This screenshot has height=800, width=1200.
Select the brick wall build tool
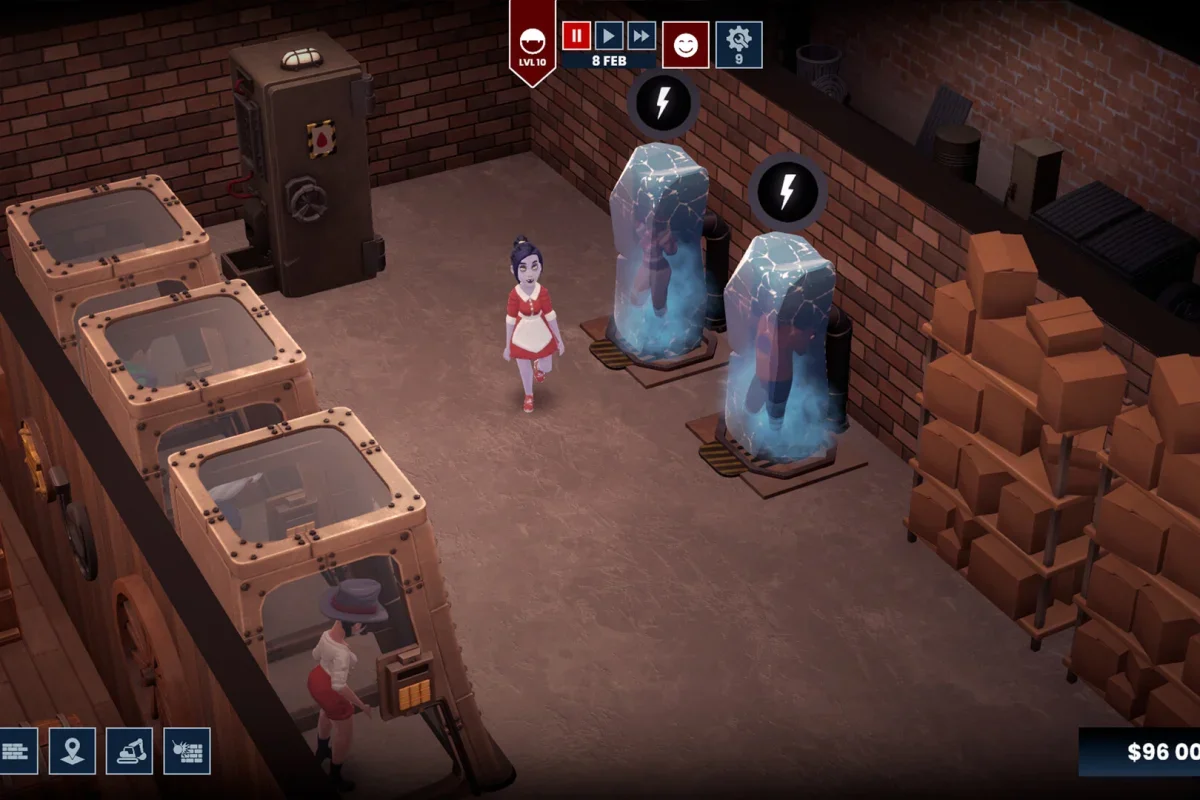tap(17, 750)
